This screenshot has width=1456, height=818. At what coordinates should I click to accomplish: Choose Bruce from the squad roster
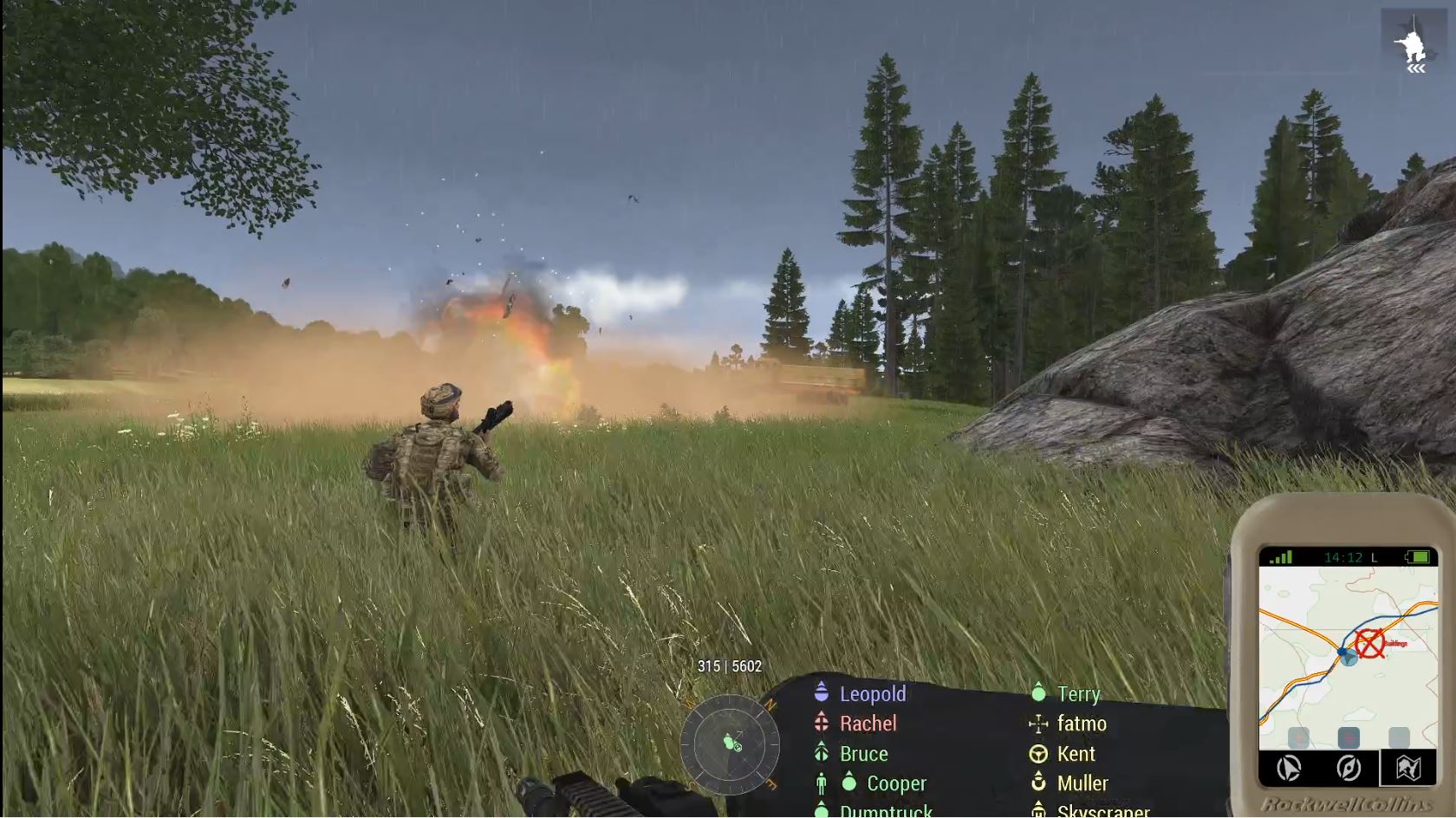(863, 754)
